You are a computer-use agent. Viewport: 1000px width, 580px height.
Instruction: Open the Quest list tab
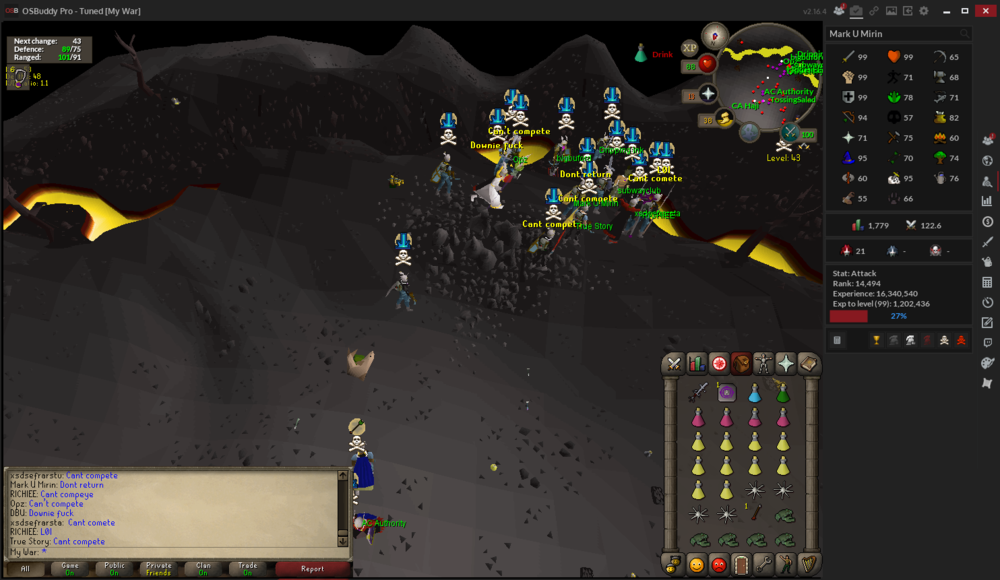click(719, 364)
